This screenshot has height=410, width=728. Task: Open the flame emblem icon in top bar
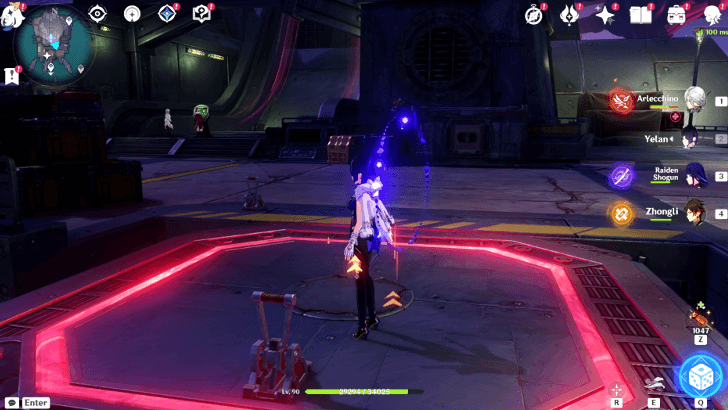point(570,14)
